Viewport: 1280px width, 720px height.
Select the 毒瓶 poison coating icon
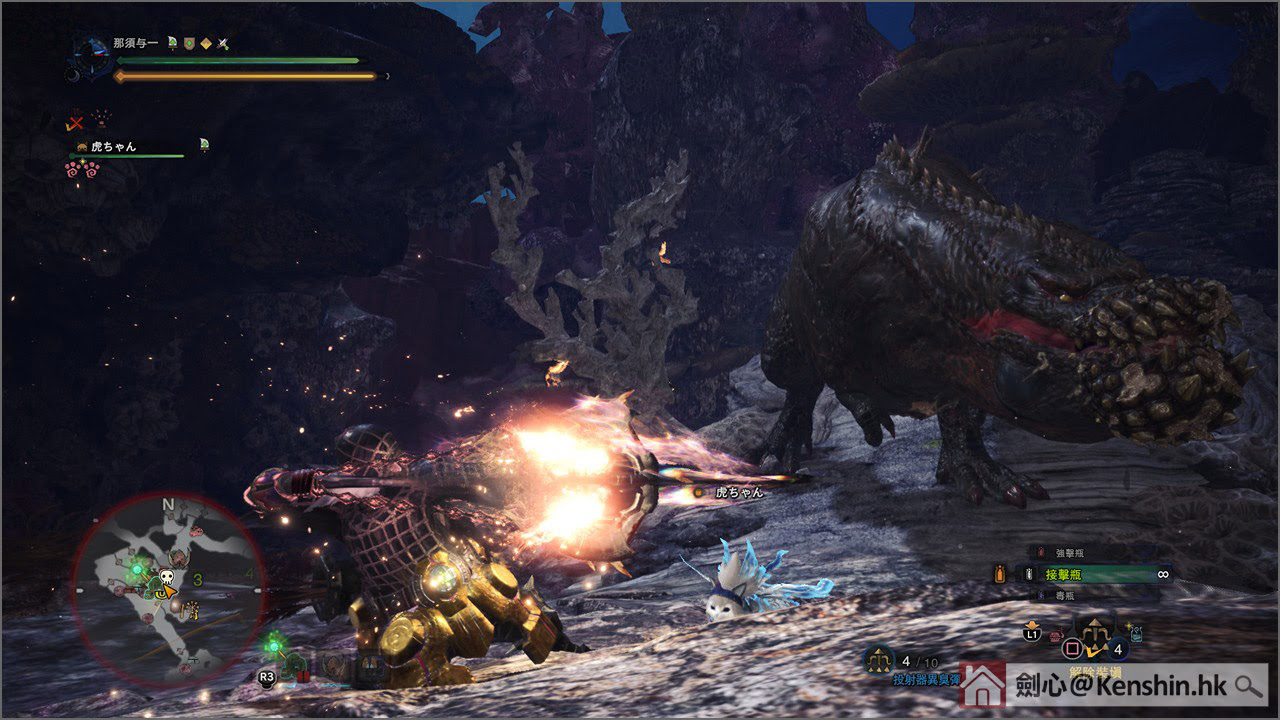pyautogui.click(x=1040, y=595)
